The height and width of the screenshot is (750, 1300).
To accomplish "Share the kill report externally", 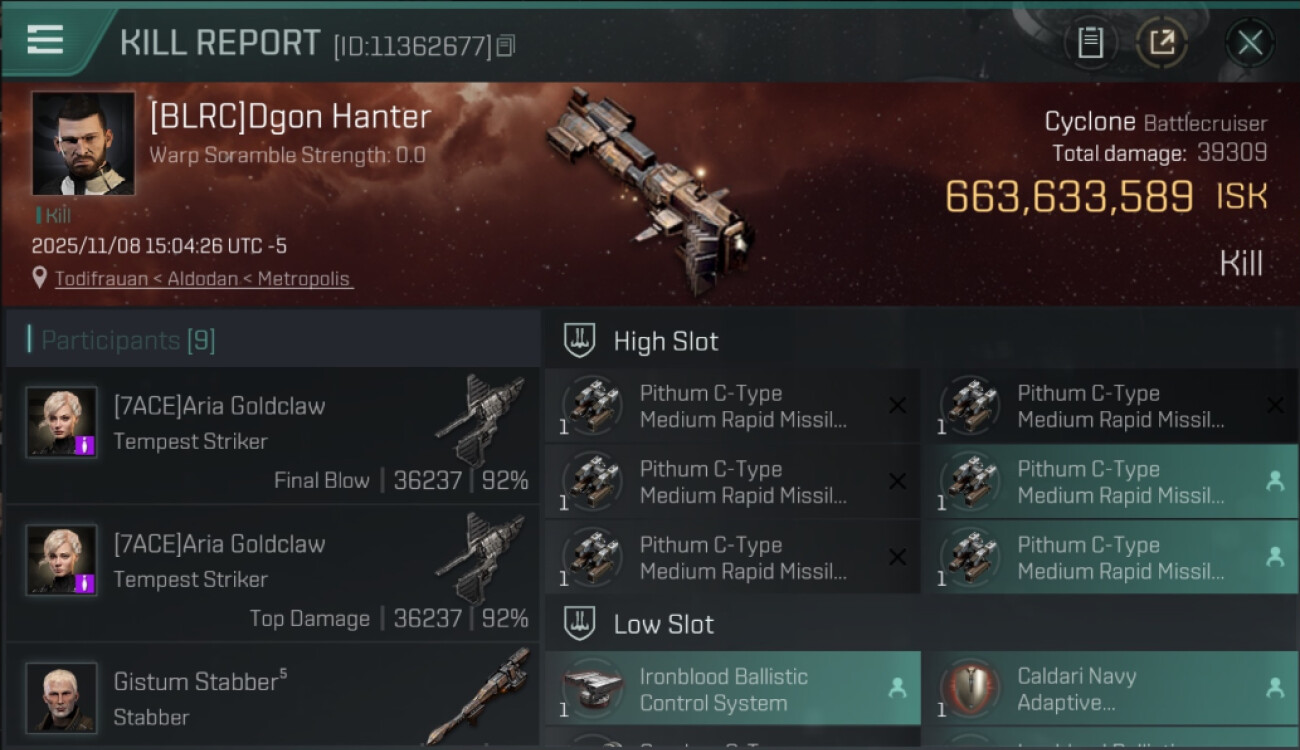I will pyautogui.click(x=1161, y=42).
